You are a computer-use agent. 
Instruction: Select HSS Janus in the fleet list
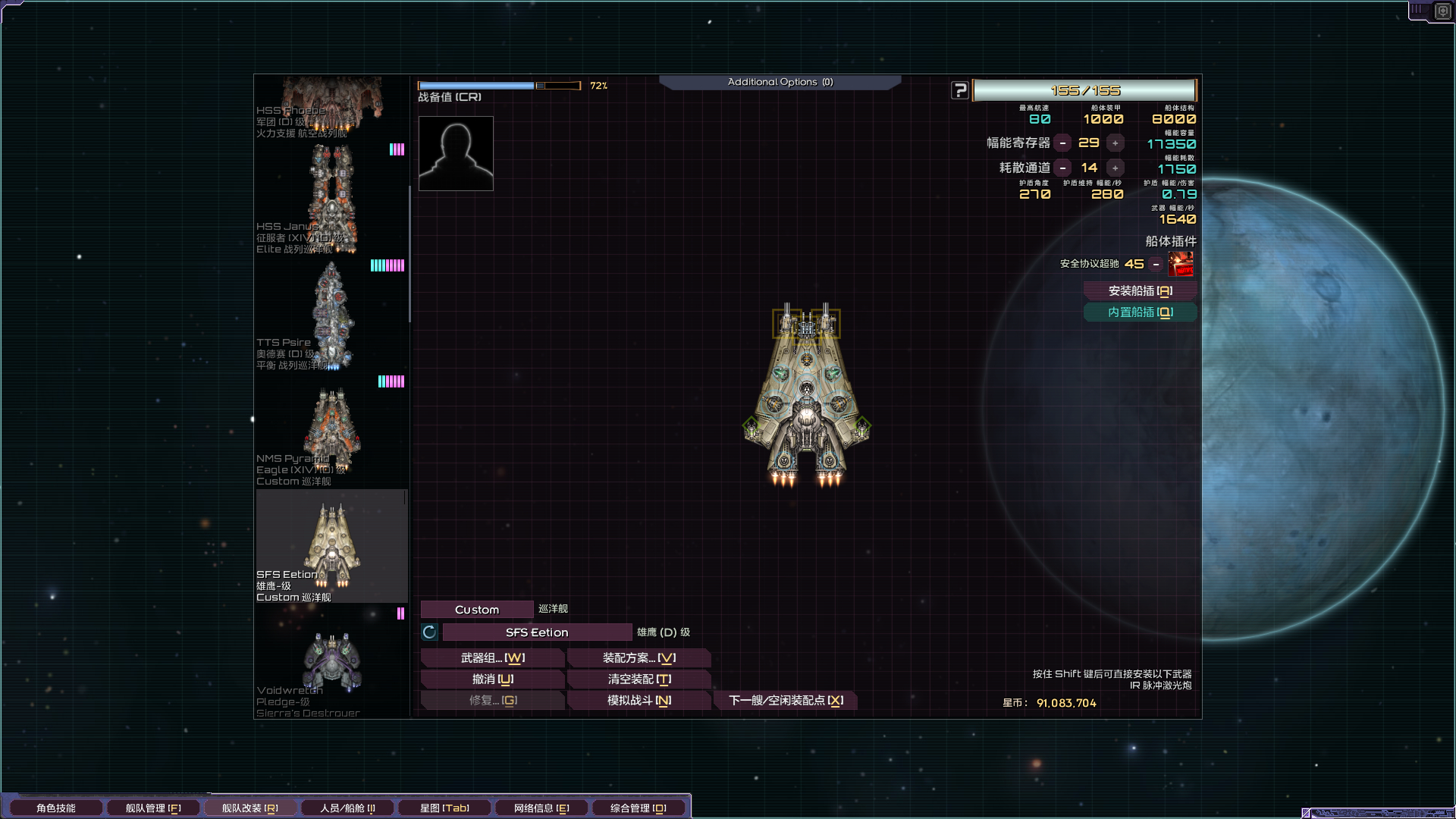click(331, 199)
